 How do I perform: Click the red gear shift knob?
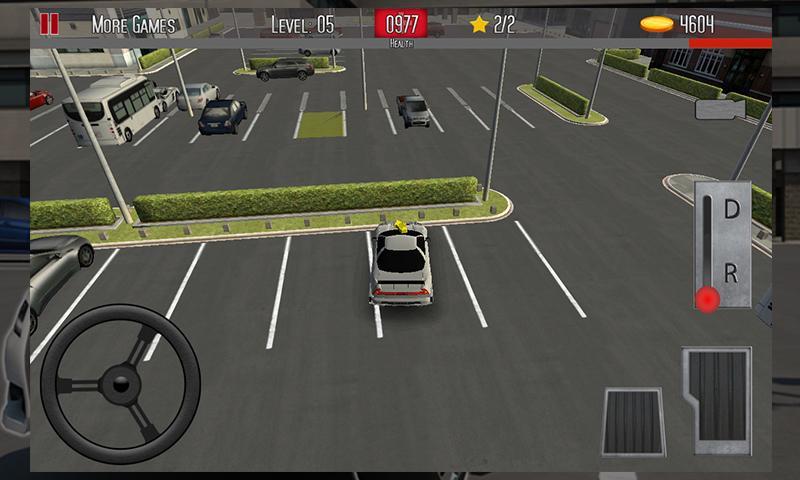pyautogui.click(x=708, y=298)
